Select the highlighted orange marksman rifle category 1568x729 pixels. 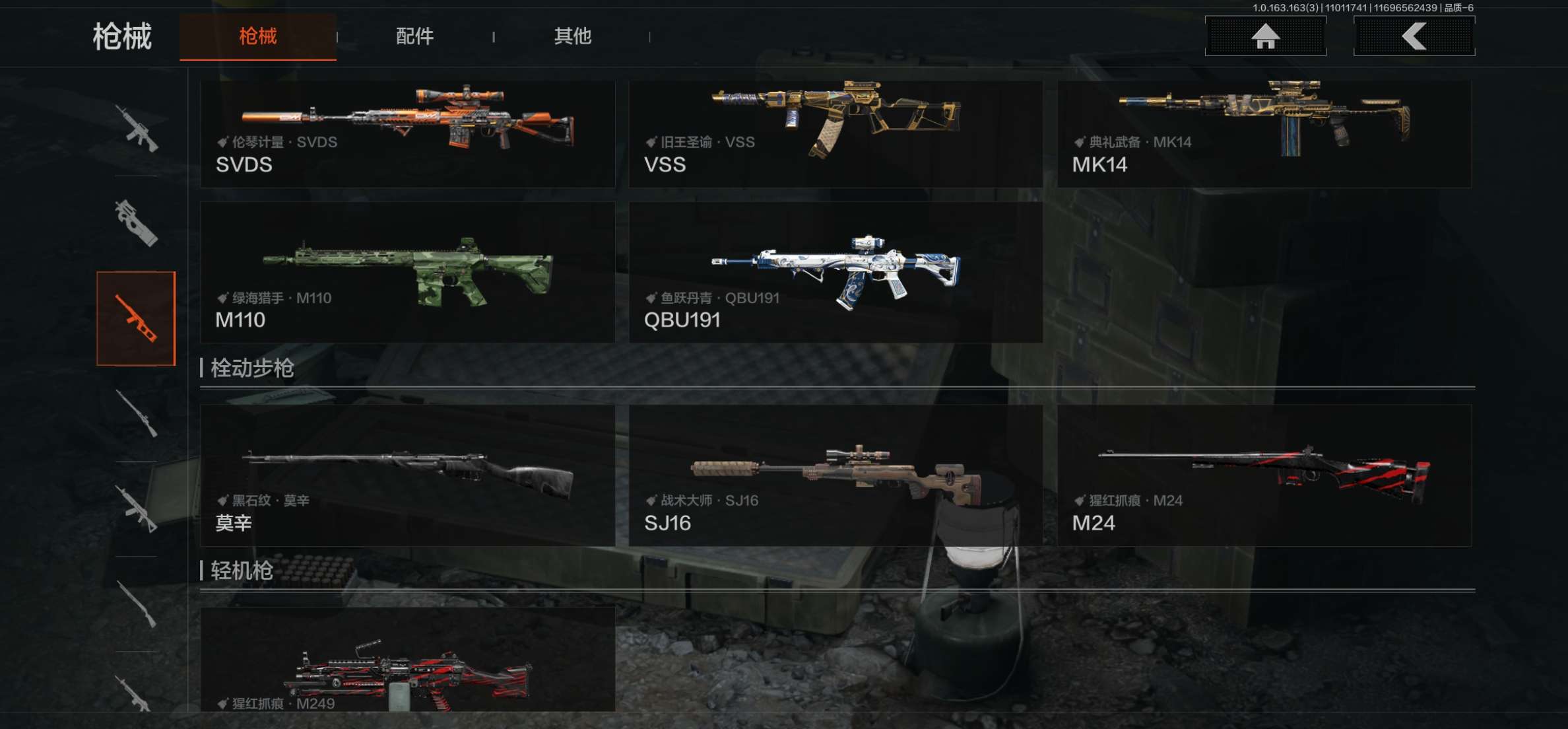(x=136, y=318)
